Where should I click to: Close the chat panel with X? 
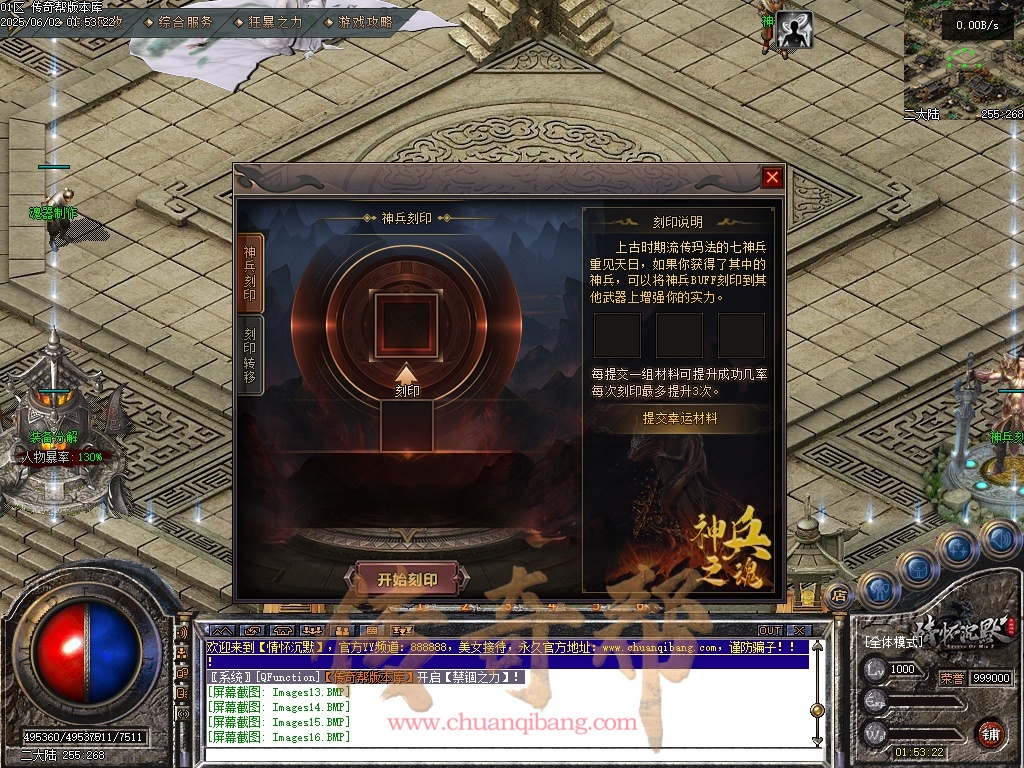click(x=798, y=631)
